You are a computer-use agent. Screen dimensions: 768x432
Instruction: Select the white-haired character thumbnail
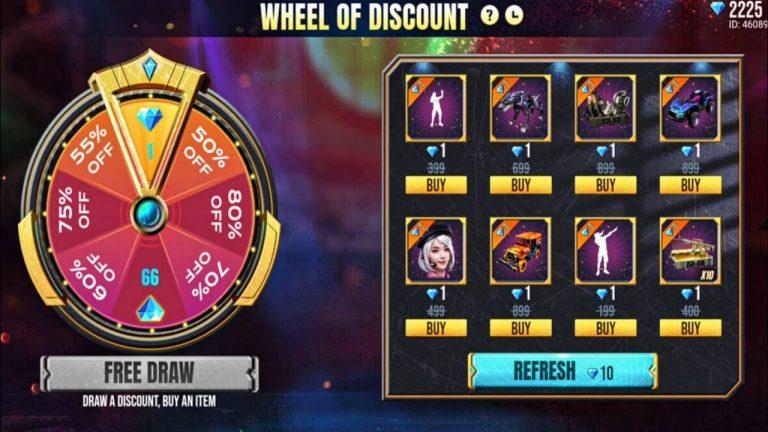(x=435, y=249)
